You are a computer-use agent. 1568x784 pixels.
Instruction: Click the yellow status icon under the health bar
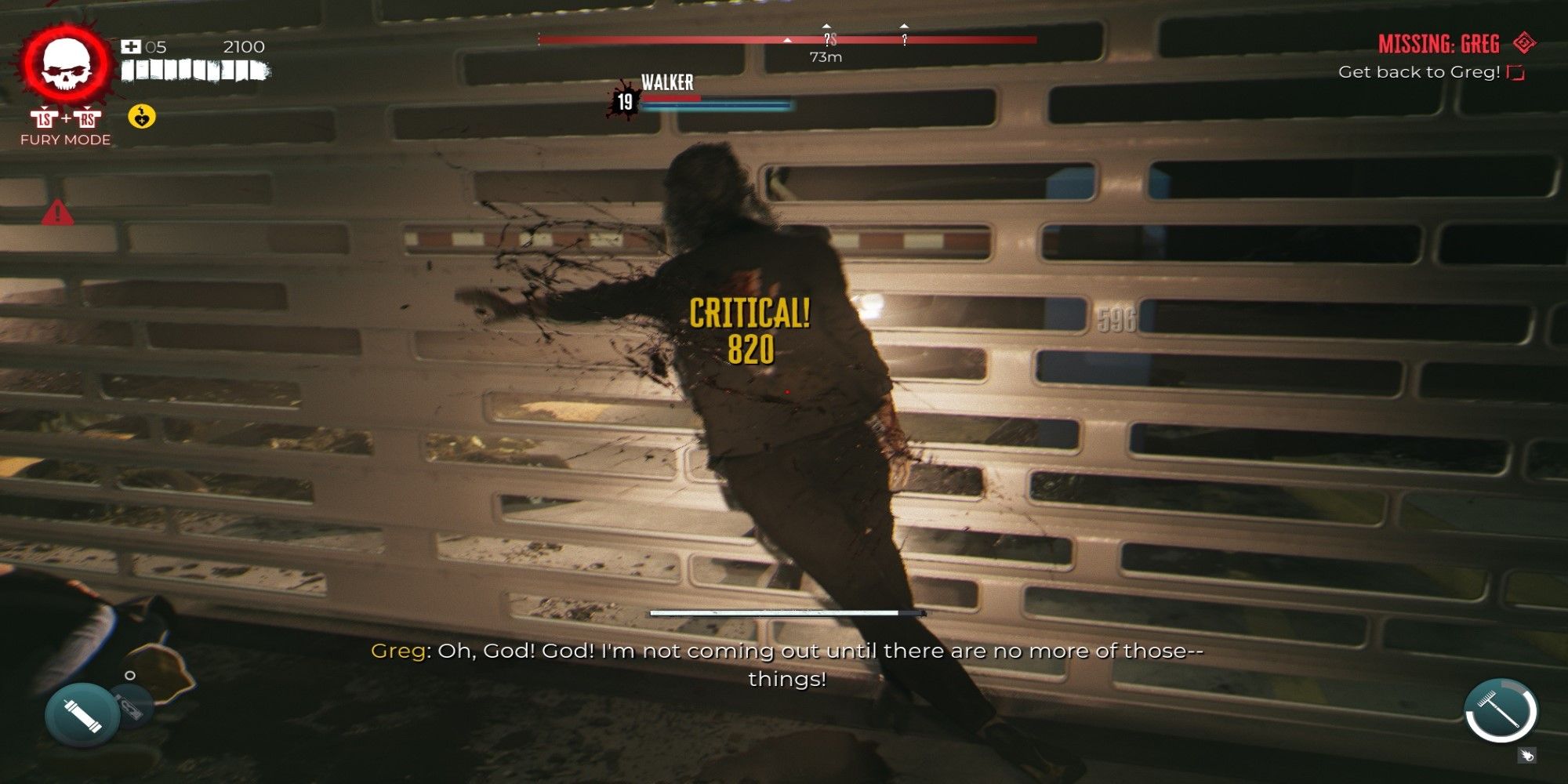point(142,117)
